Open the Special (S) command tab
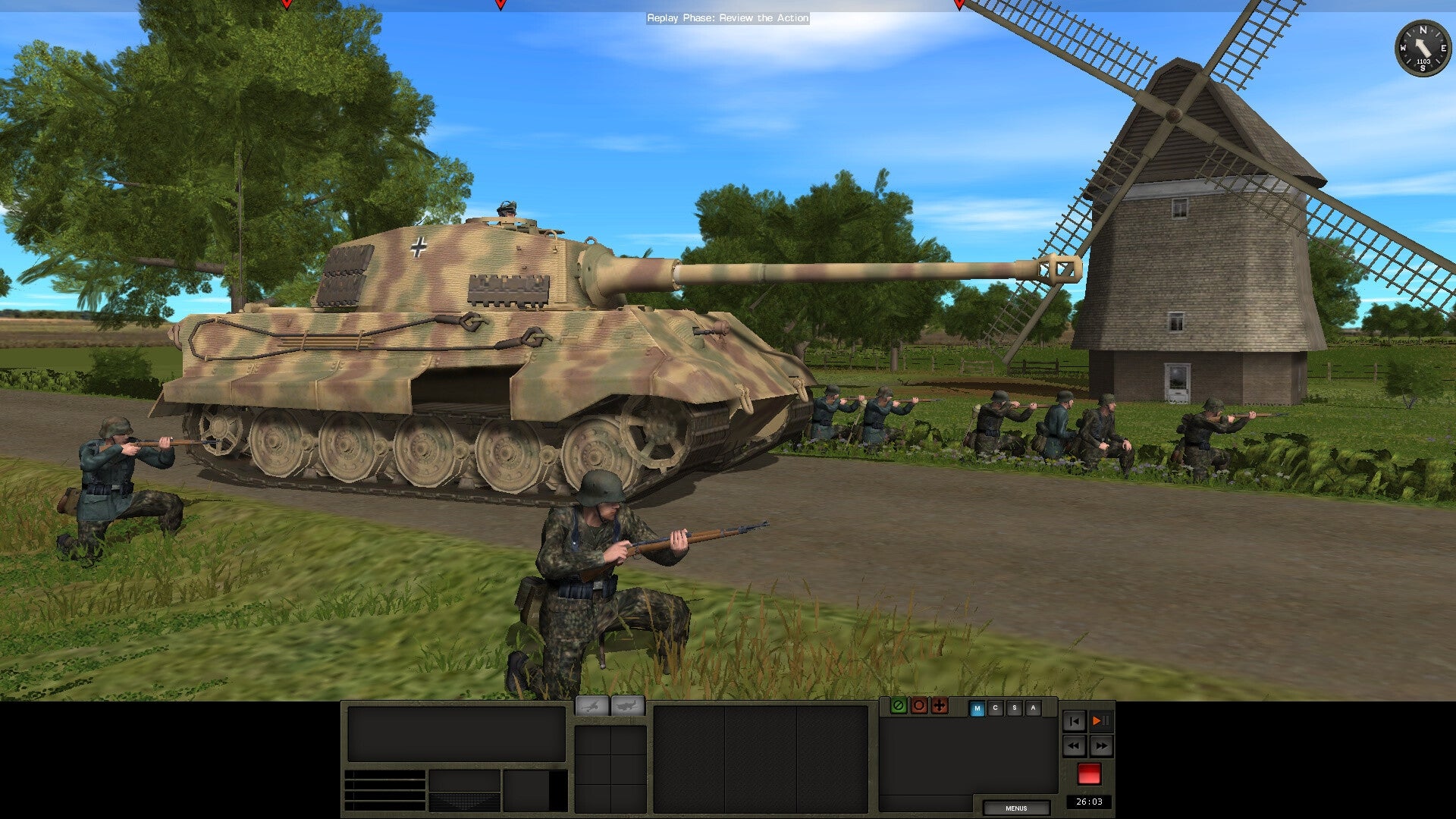The height and width of the screenshot is (819, 1456). click(1015, 707)
